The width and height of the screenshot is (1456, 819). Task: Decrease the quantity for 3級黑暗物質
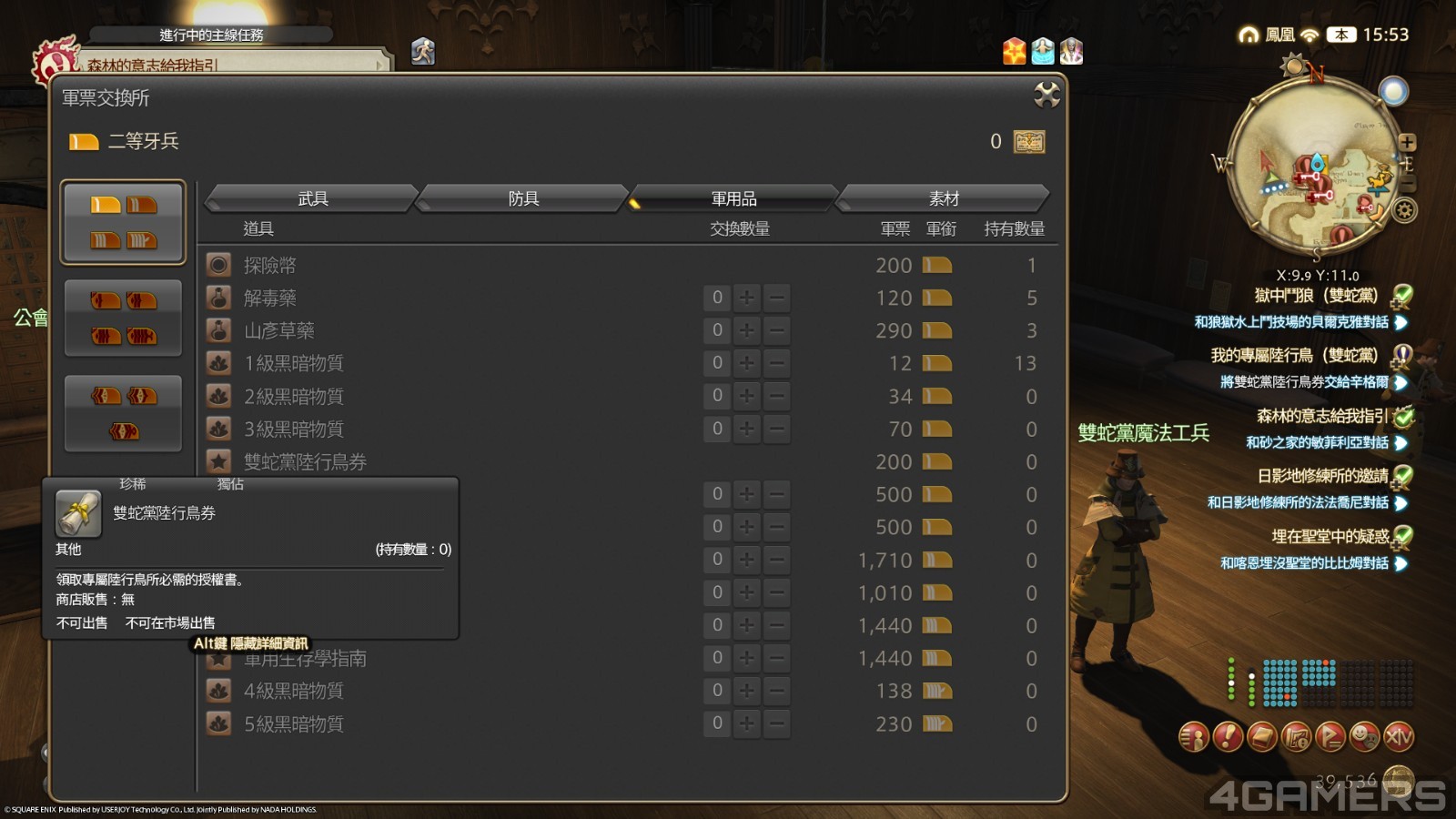[774, 428]
